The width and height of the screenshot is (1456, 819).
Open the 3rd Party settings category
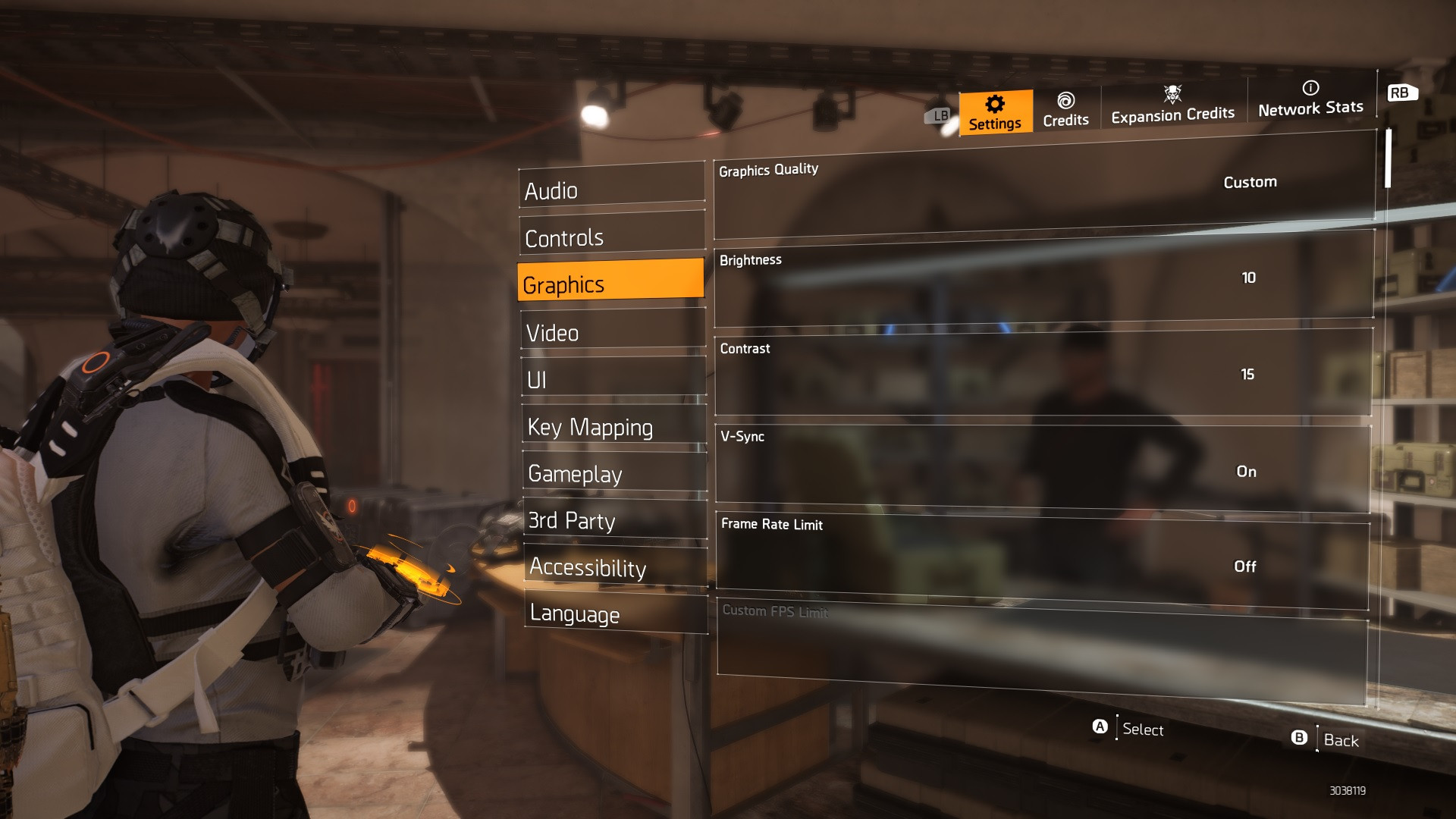pos(615,520)
